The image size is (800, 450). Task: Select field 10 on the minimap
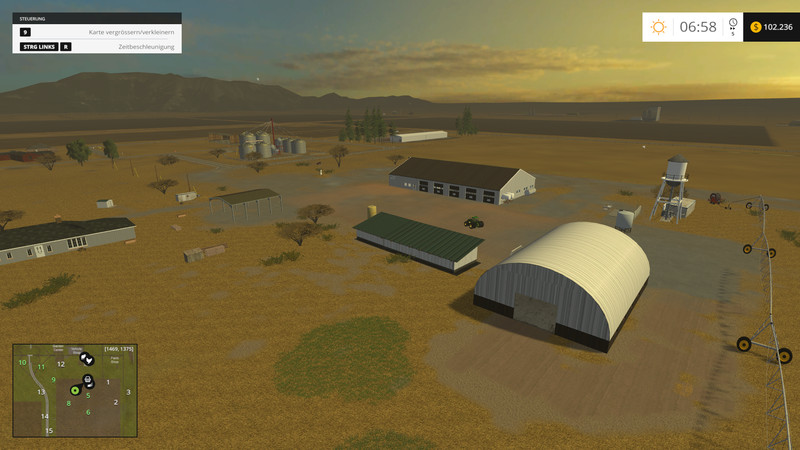[22, 362]
